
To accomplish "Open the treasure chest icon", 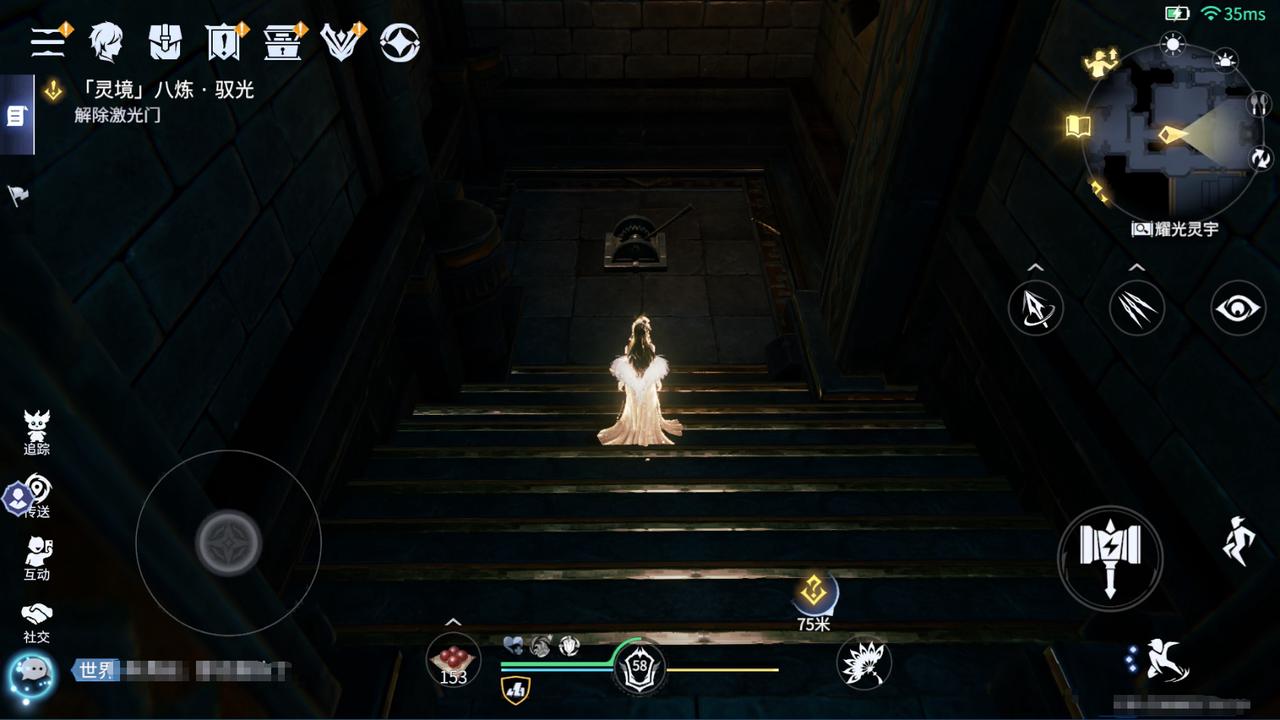I will (x=283, y=42).
